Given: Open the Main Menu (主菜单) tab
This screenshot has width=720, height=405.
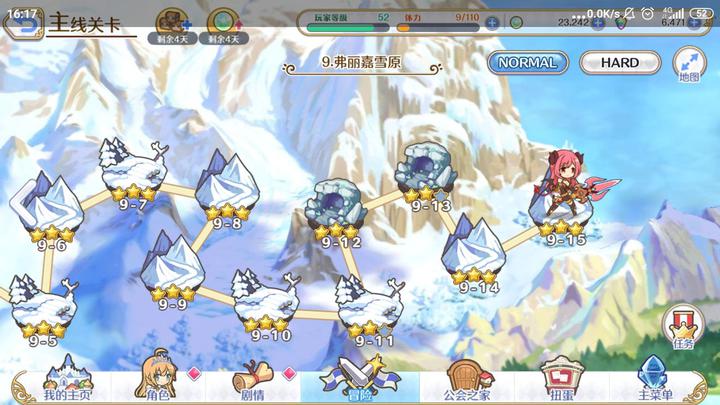Looking at the screenshot, I should (655, 381).
